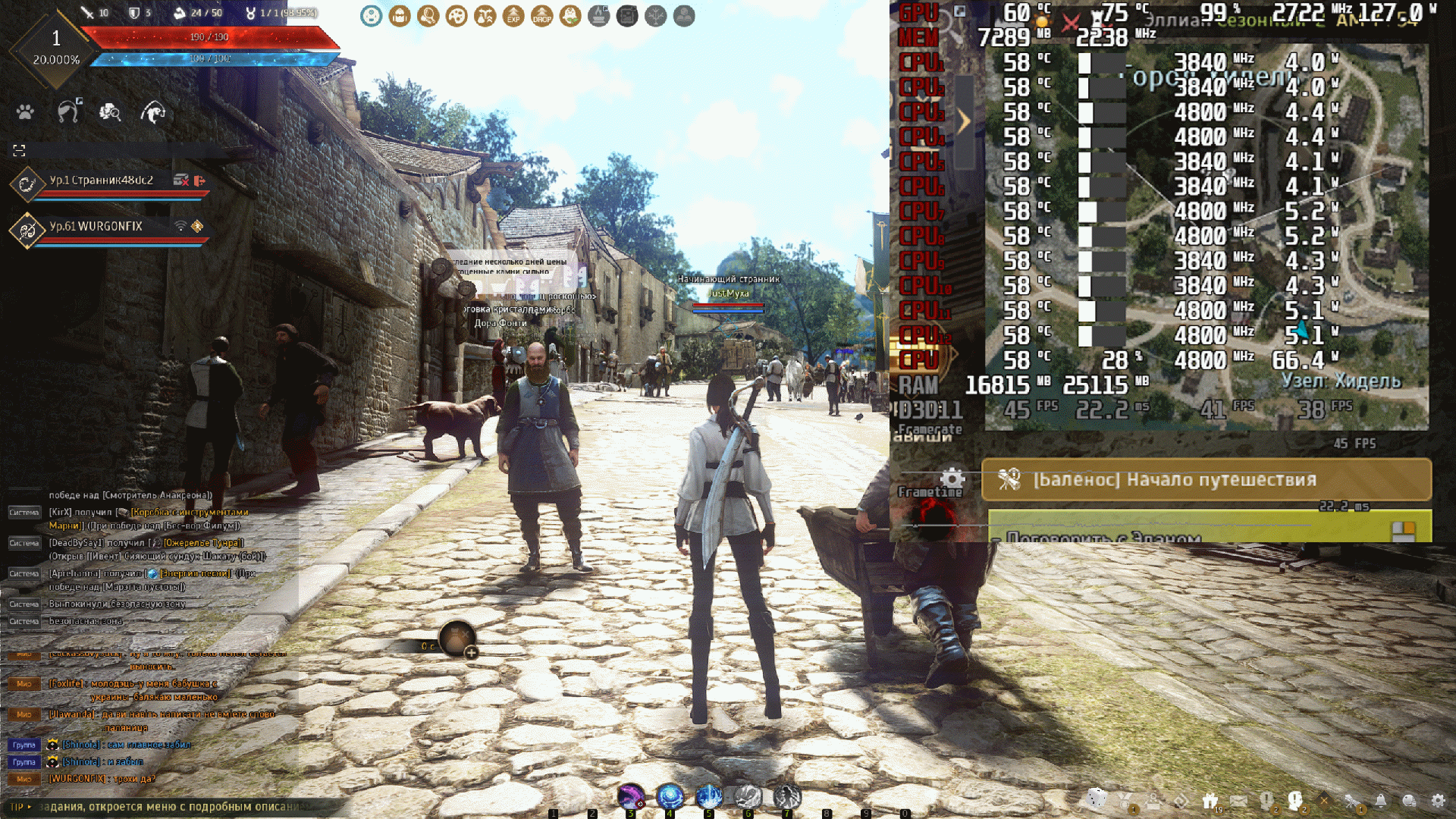Image resolution: width=1456 pixels, height=819 pixels.
Task: Open the mail envelope icon
Action: click(1238, 801)
